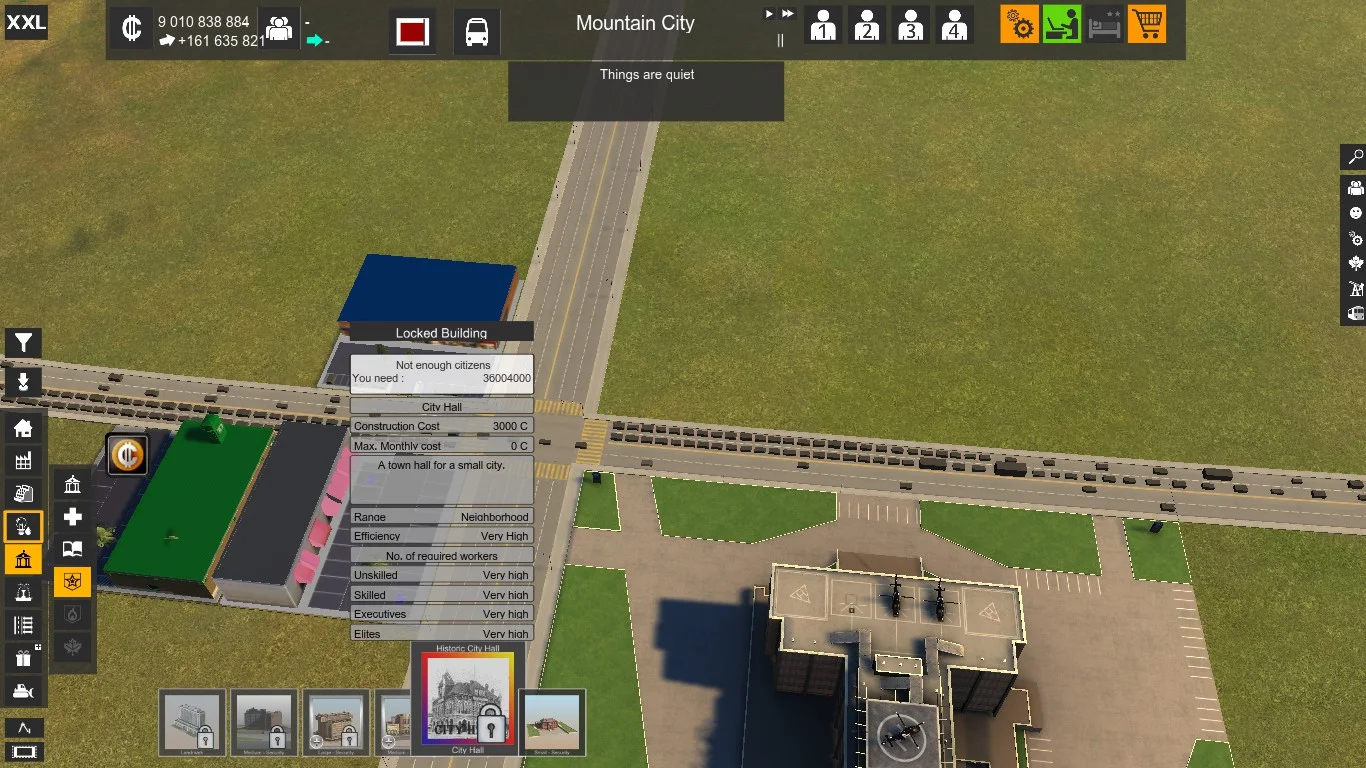Open the bus transport panel

click(x=477, y=32)
